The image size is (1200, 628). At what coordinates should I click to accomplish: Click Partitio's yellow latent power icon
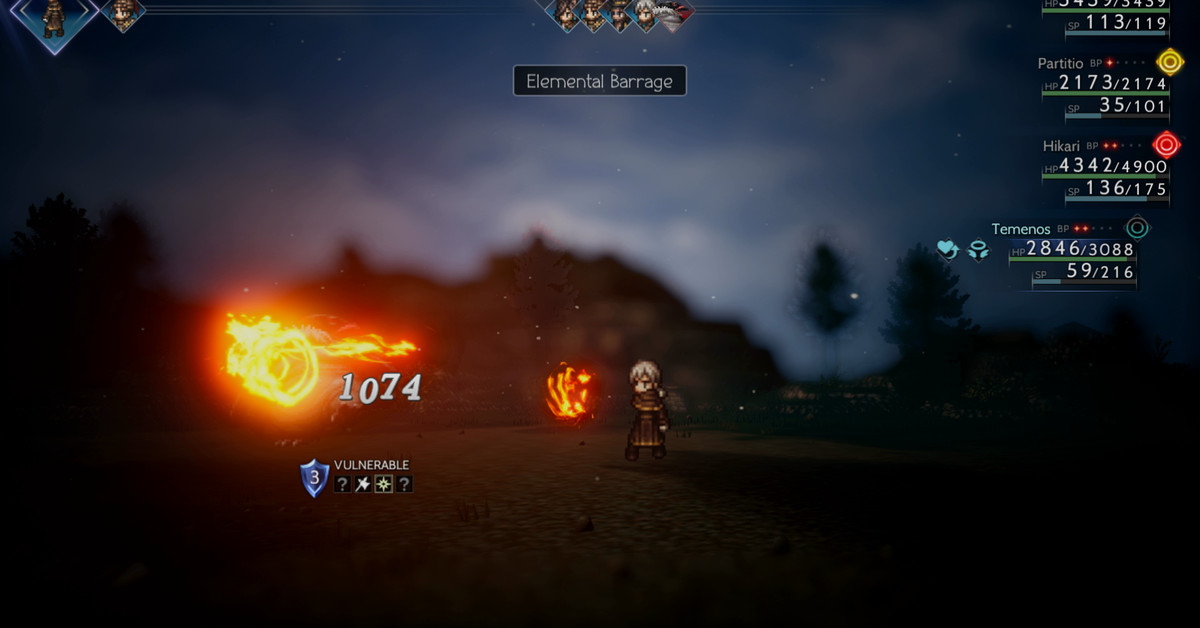coord(1169,62)
